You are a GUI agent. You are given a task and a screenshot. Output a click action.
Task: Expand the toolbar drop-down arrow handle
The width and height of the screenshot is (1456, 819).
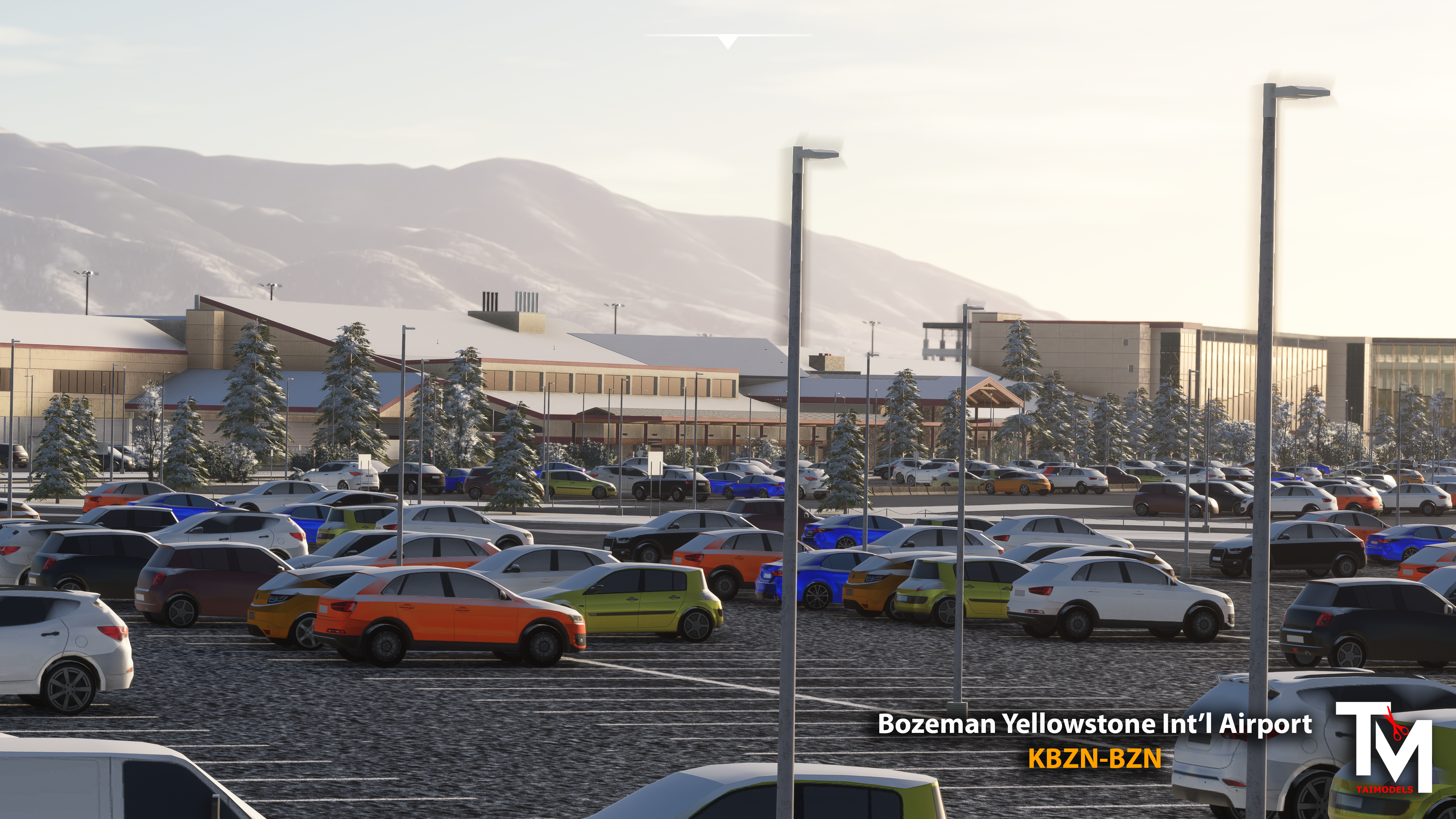(x=728, y=41)
